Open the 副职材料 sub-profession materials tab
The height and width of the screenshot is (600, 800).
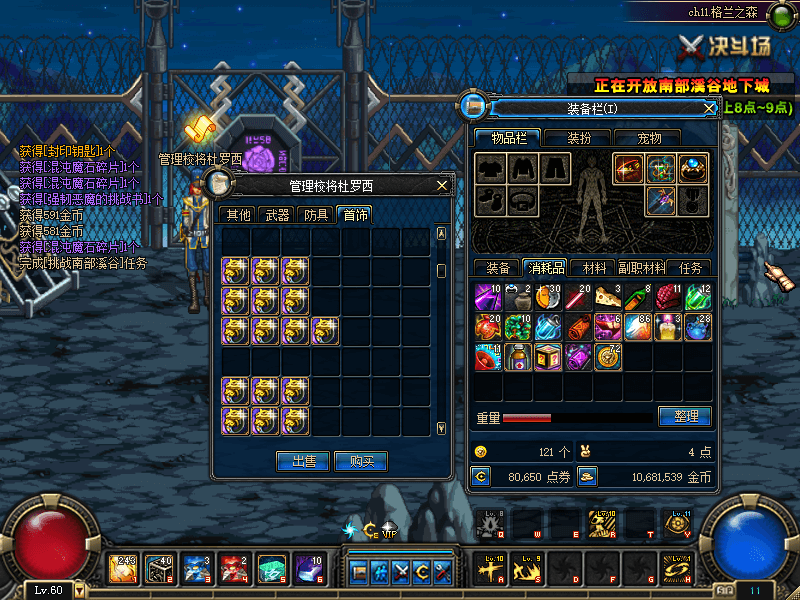coord(641,268)
